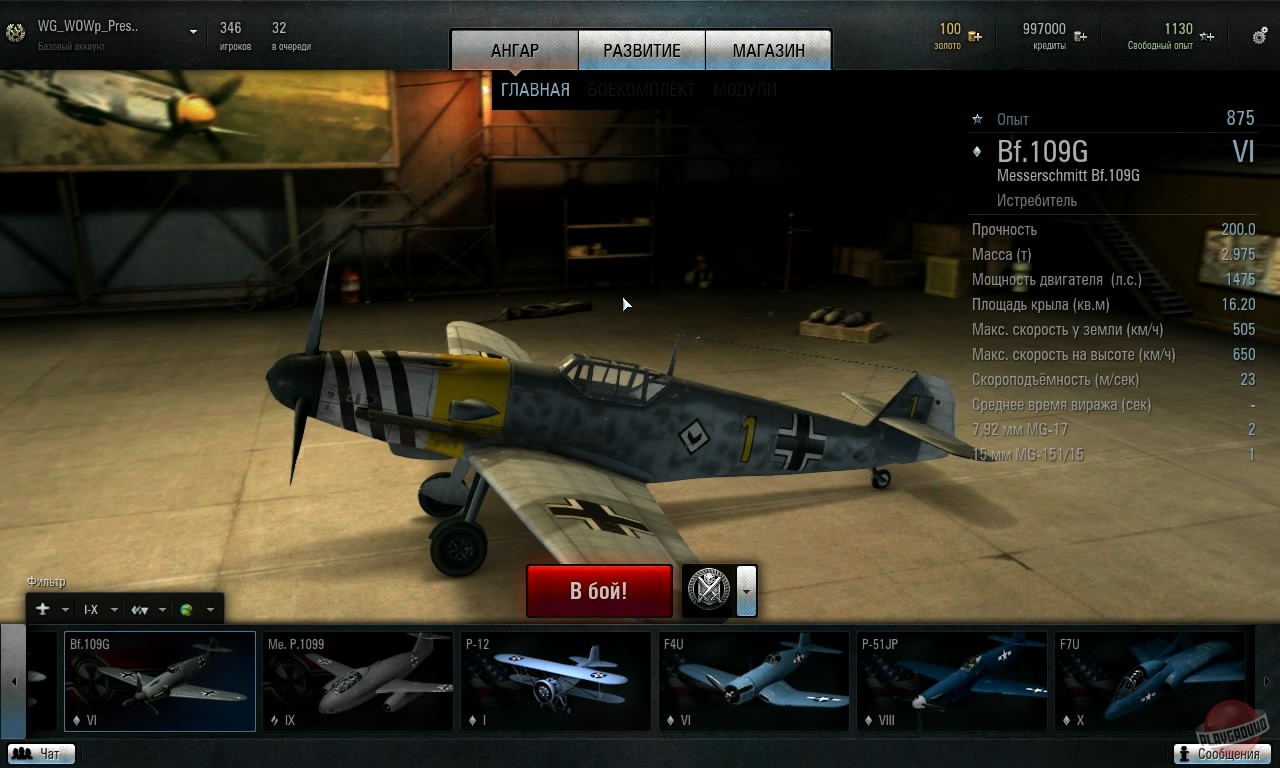Switch to the РАЗВИТИЕ tab

pyautogui.click(x=641, y=51)
